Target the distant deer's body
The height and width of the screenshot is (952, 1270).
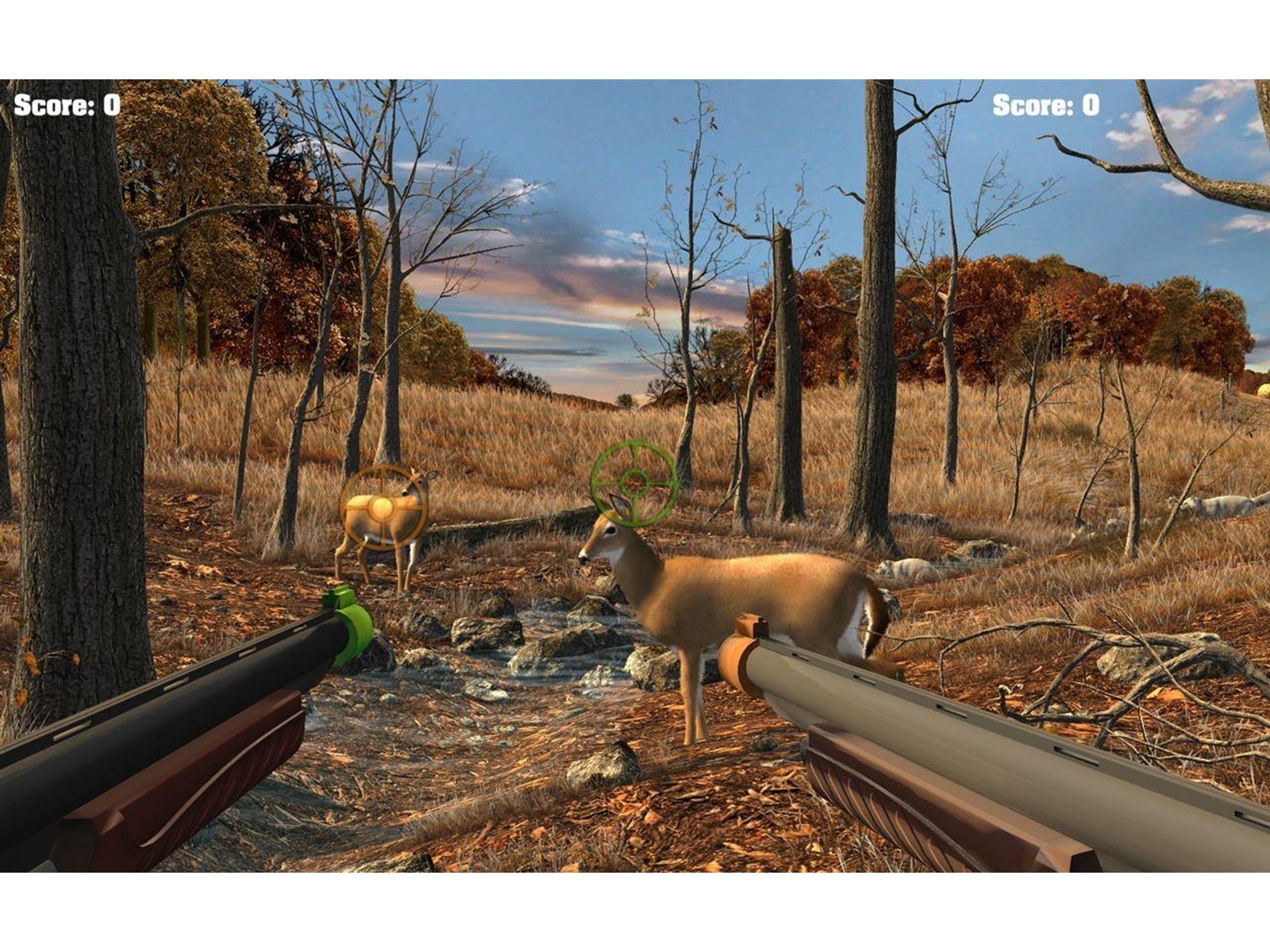381,520
